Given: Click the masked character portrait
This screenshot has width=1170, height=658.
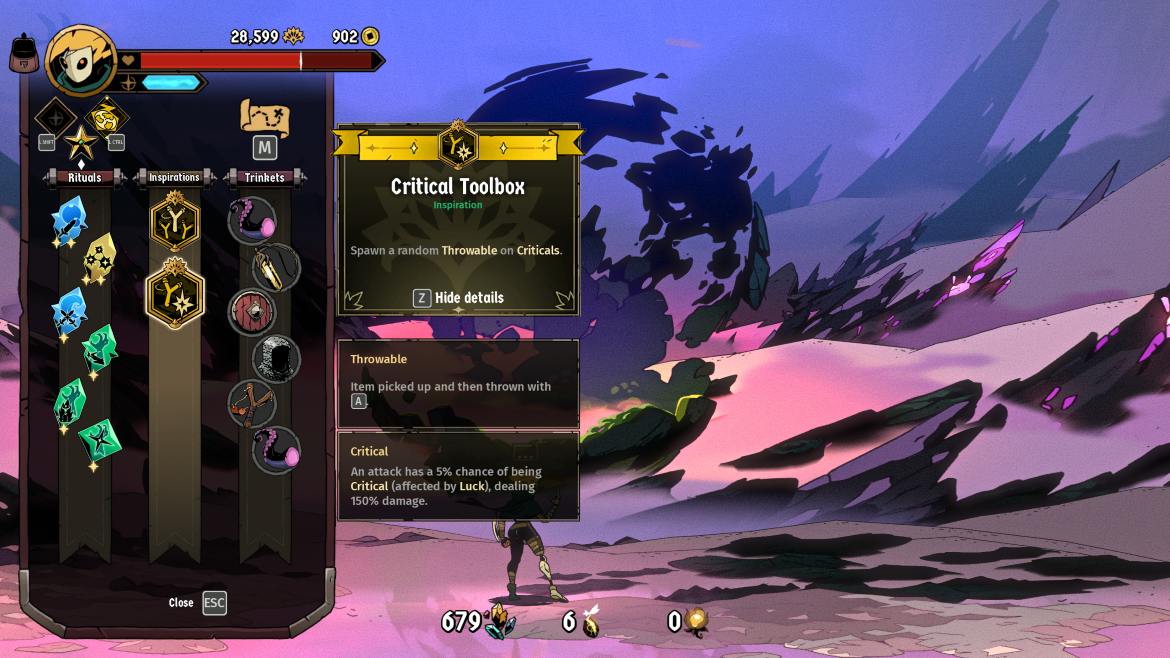Looking at the screenshot, I should click(x=81, y=60).
